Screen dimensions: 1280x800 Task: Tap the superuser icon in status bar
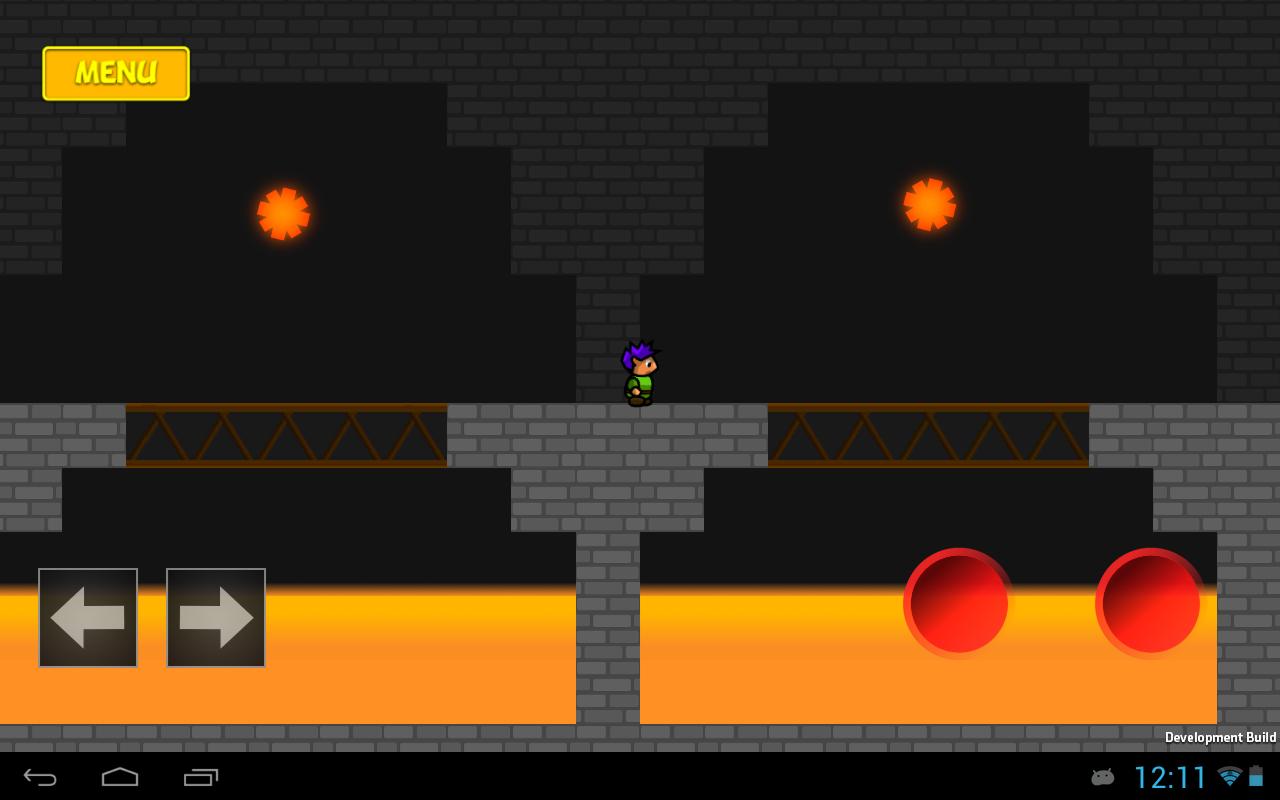tap(1102, 777)
